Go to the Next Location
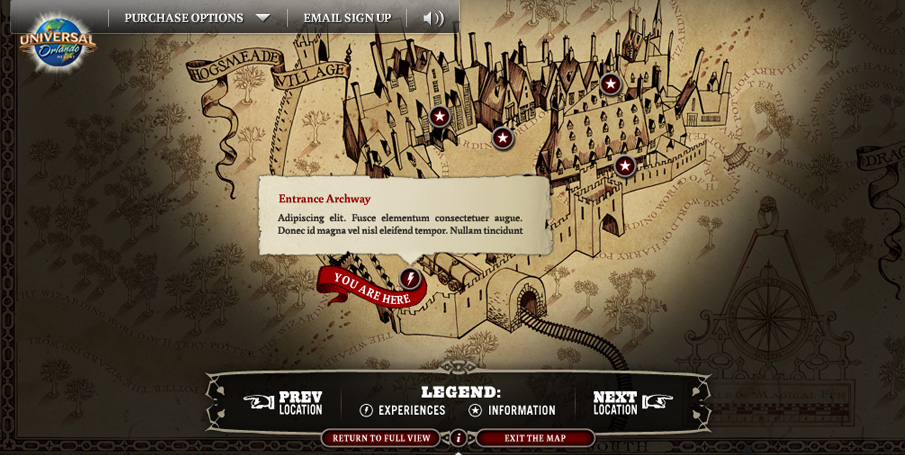 [632, 402]
